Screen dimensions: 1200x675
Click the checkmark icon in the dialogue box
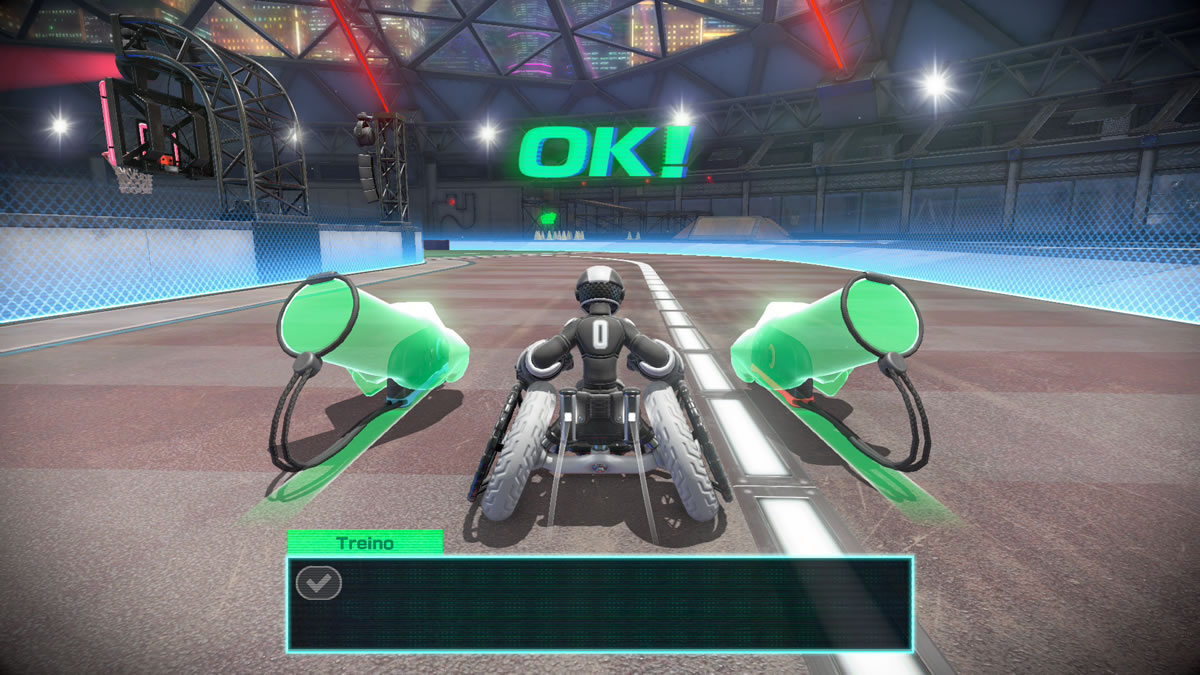point(319,583)
